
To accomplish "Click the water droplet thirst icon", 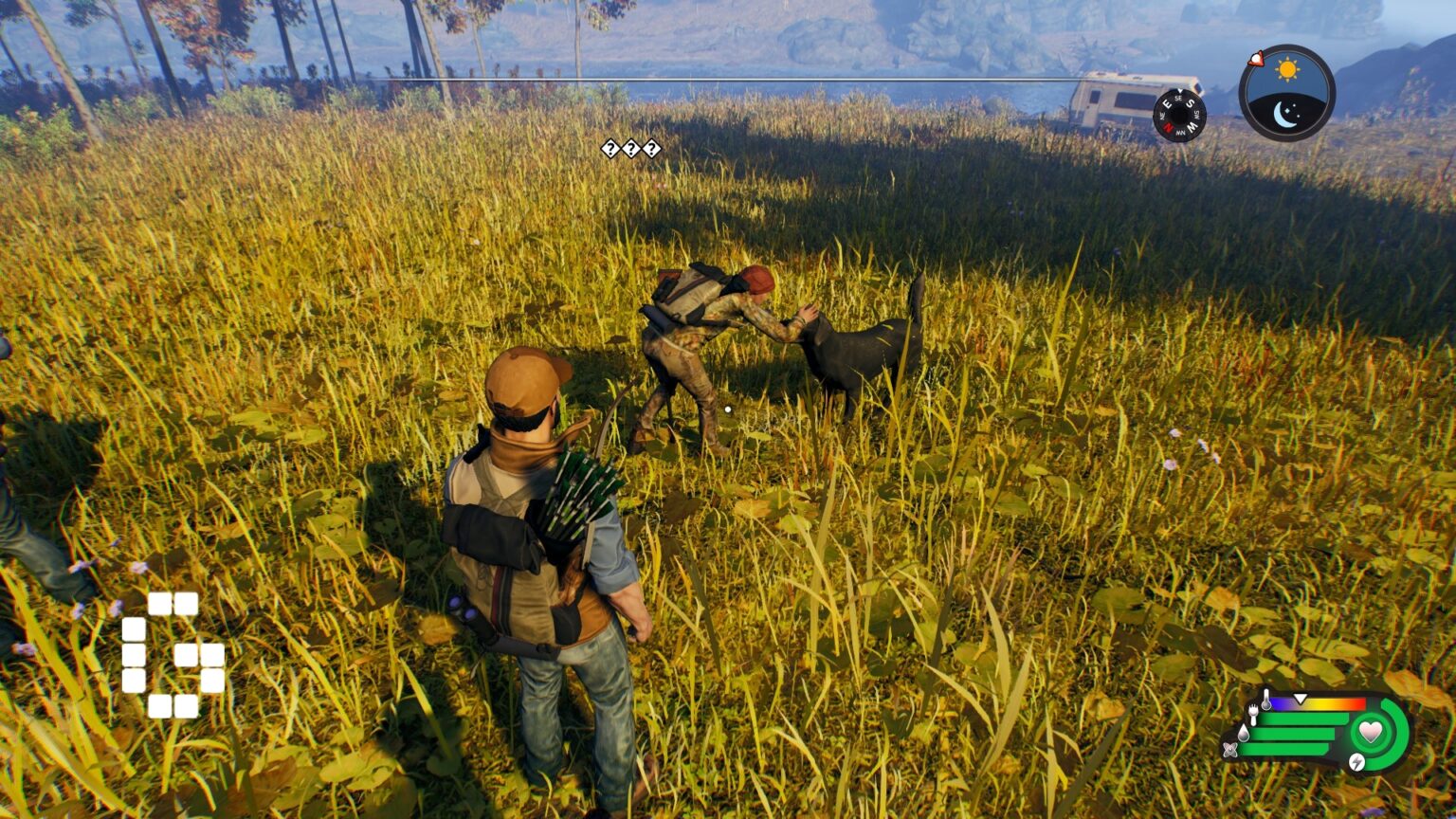I will click(1244, 734).
